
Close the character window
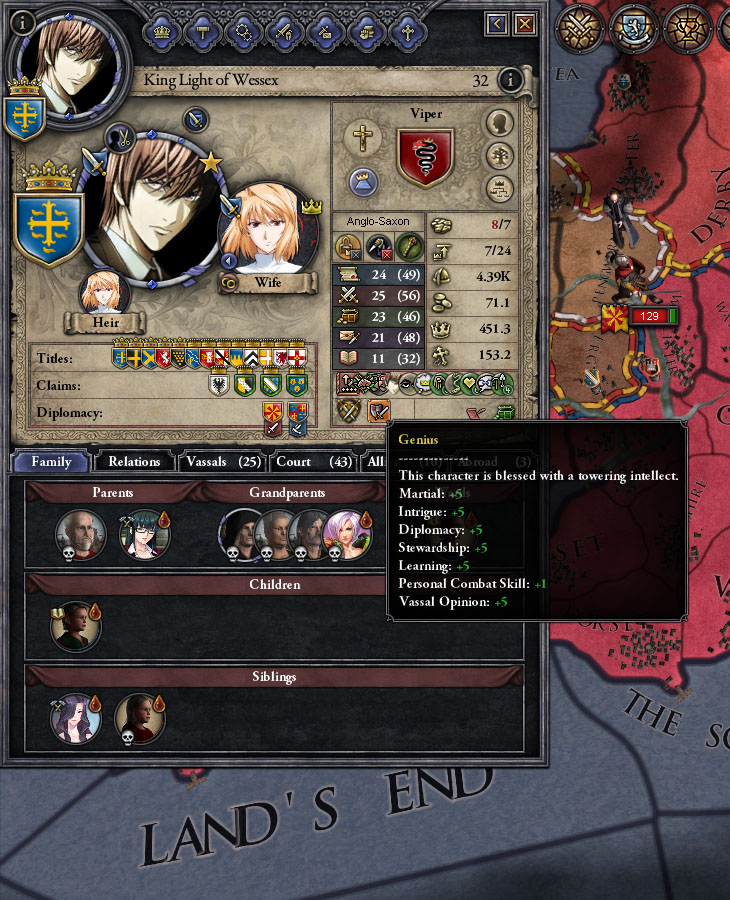coord(524,24)
